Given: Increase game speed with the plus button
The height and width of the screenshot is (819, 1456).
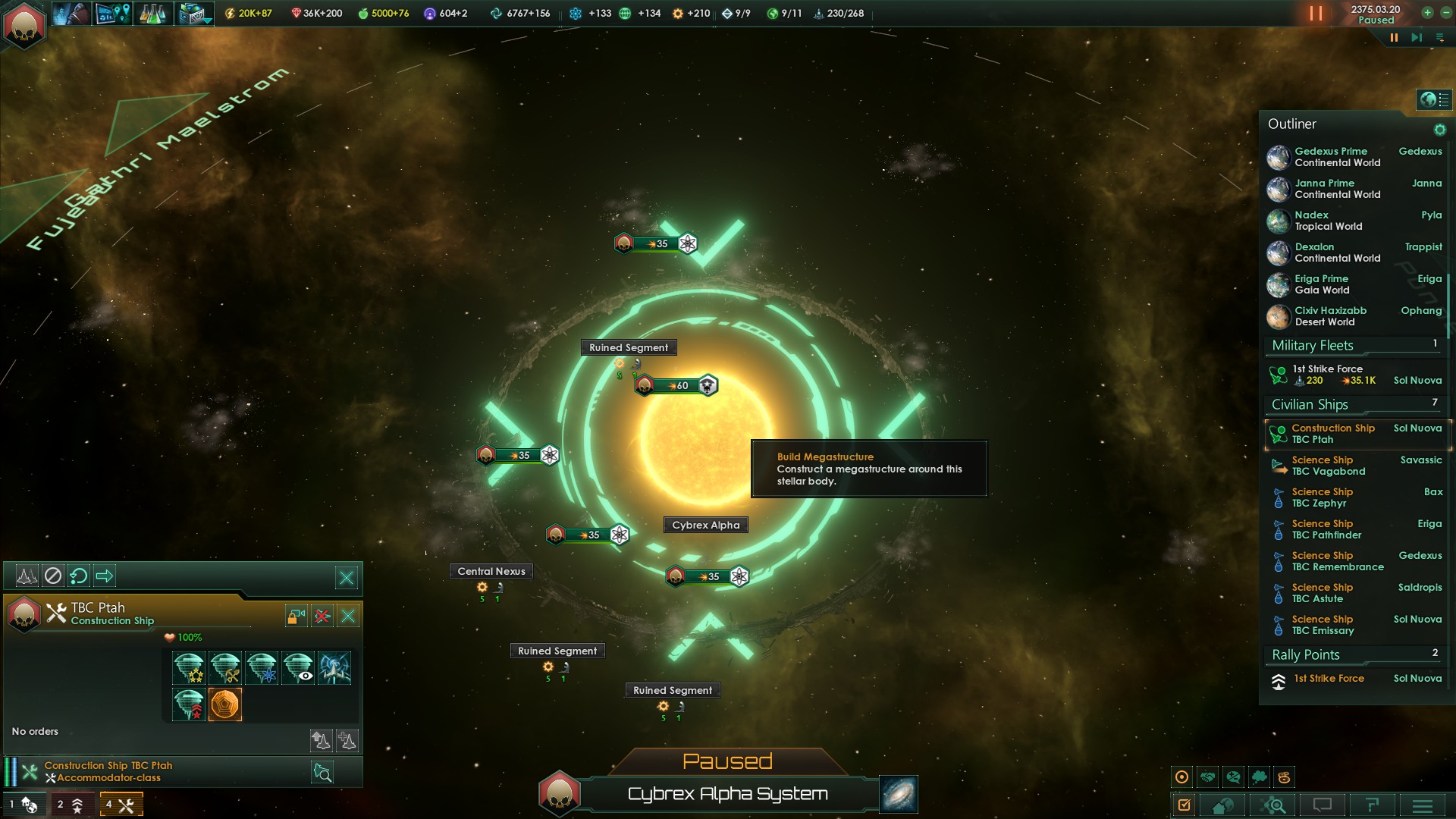Looking at the screenshot, I should pyautogui.click(x=1427, y=12).
